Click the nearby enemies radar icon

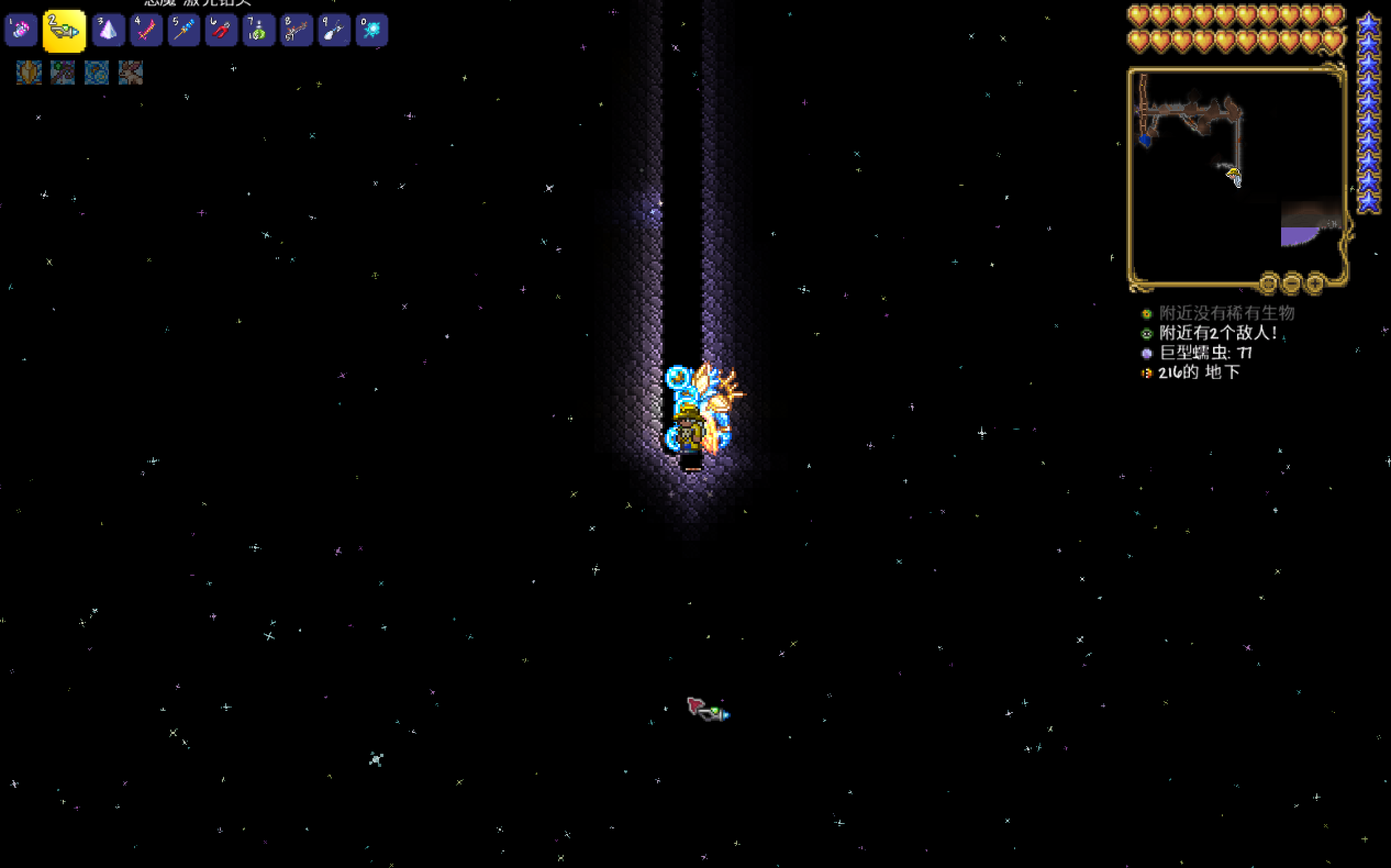1147,333
